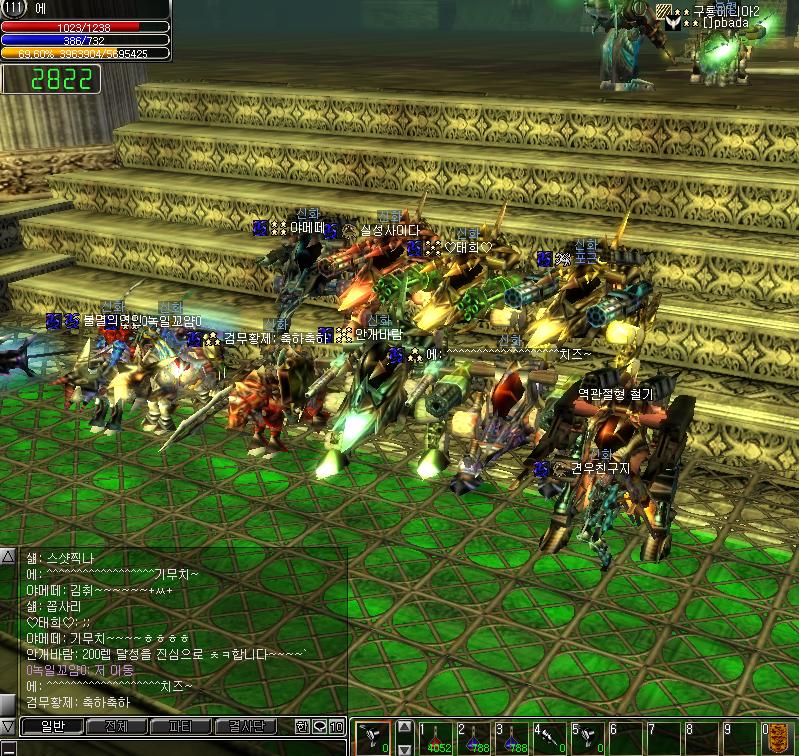Select the 전체 chat tab

[x=115, y=727]
